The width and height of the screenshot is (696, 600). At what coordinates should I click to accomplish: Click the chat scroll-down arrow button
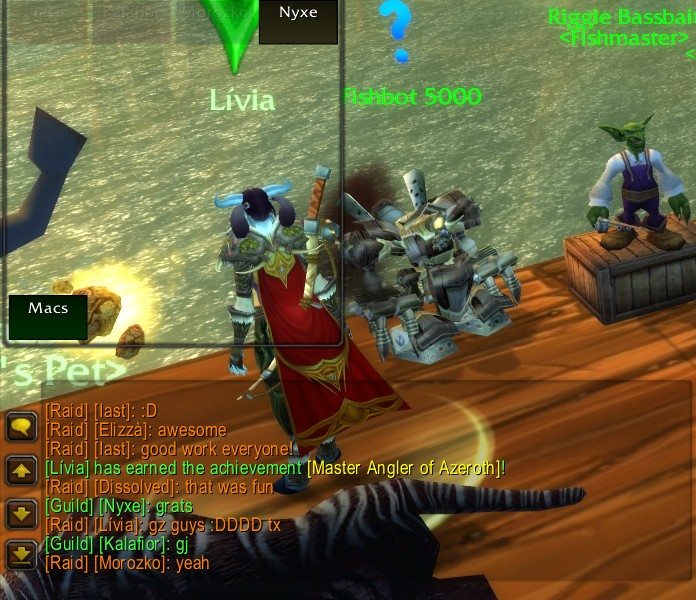[20, 513]
